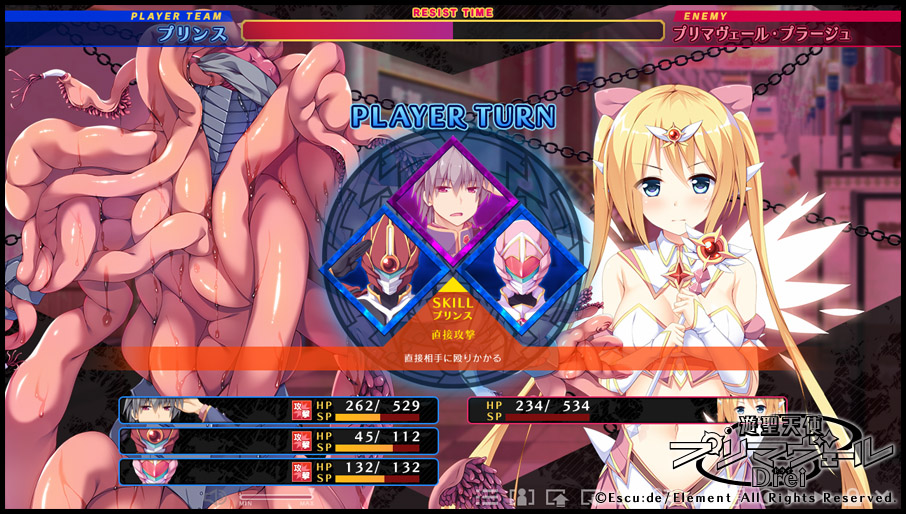The image size is (906, 514).
Task: Click the upward arrow icon in bottom toolbar
Action: click(x=558, y=496)
